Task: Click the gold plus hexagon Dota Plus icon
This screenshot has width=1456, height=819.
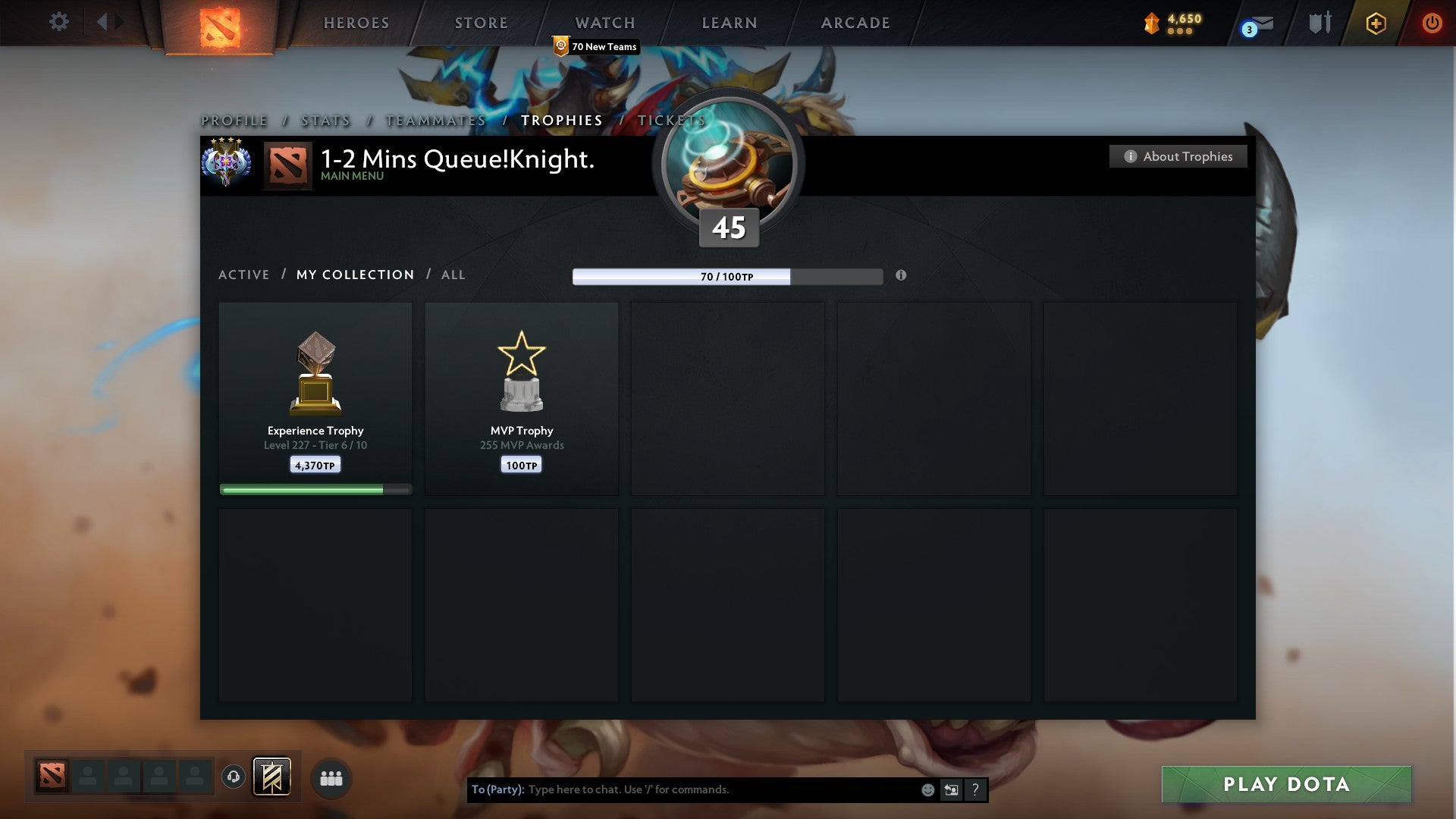Action: pos(1375,23)
